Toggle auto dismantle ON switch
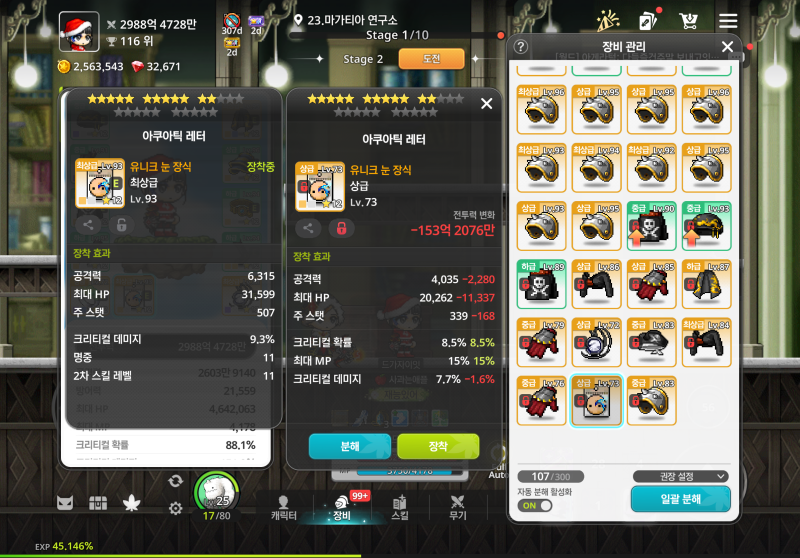 coord(538,505)
